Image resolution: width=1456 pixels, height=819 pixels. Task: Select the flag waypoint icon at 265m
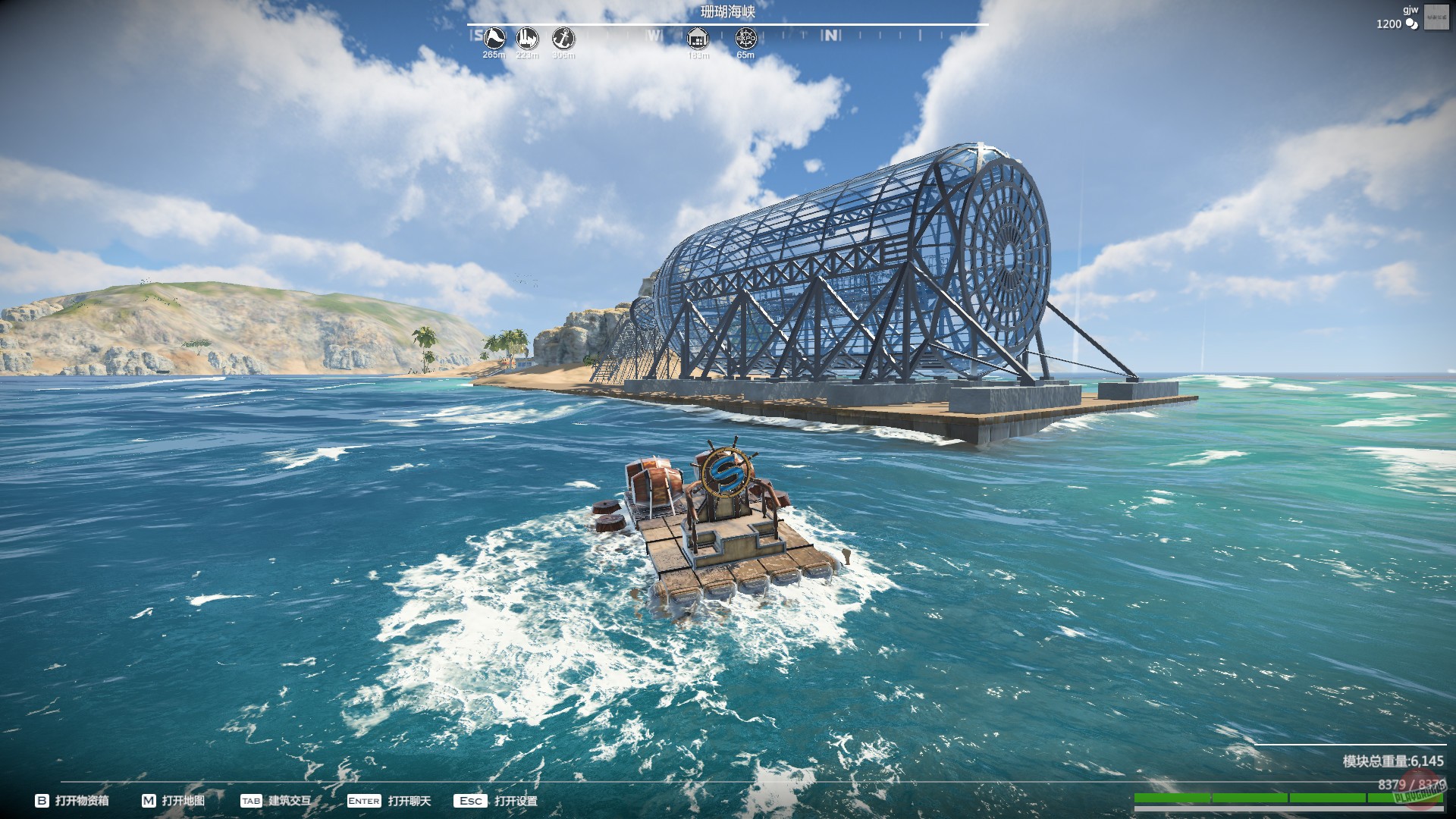pyautogui.click(x=494, y=39)
